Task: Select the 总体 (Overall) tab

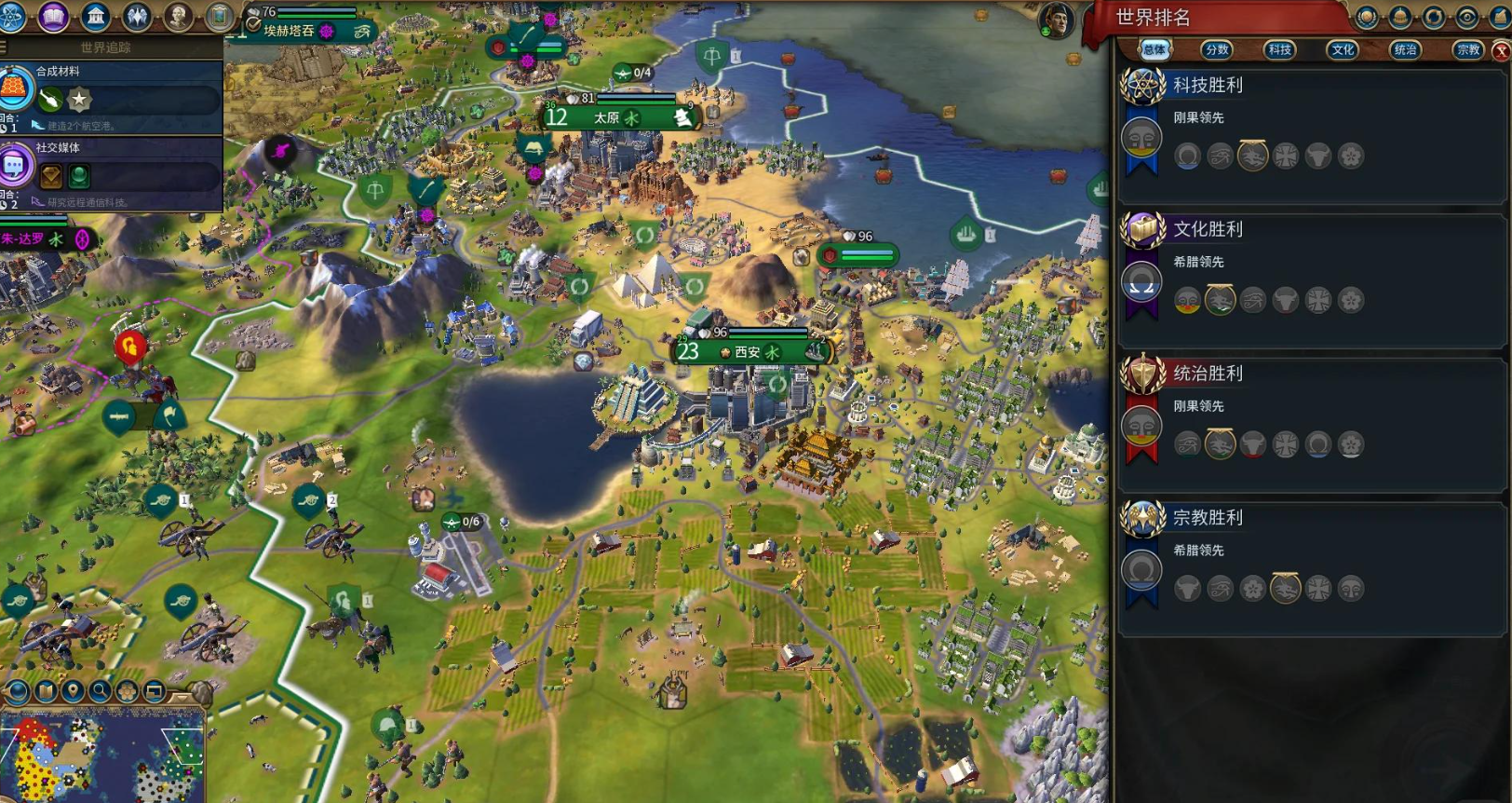Action: pyautogui.click(x=1154, y=50)
